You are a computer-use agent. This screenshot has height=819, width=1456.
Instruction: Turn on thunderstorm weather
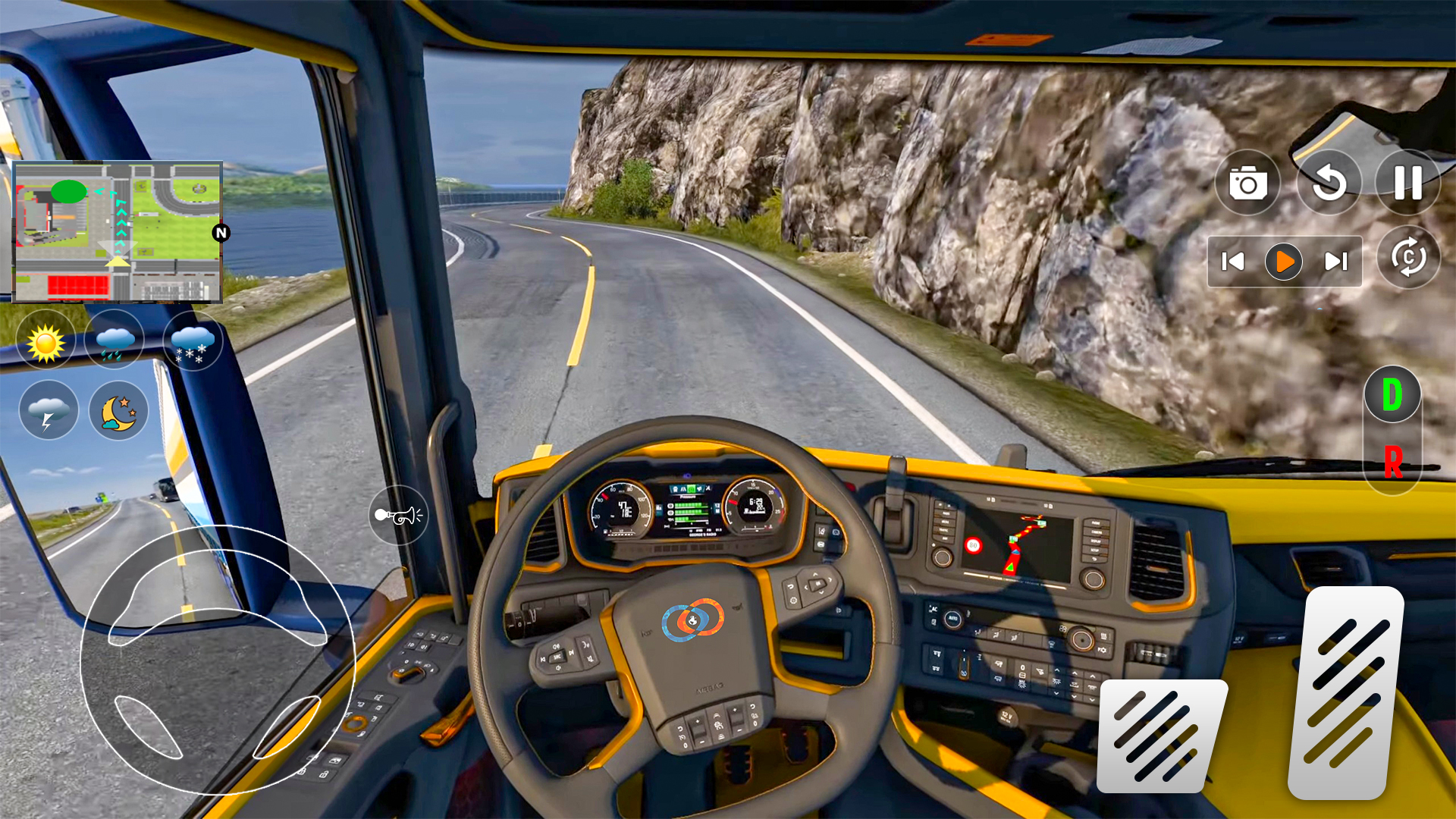(x=48, y=410)
